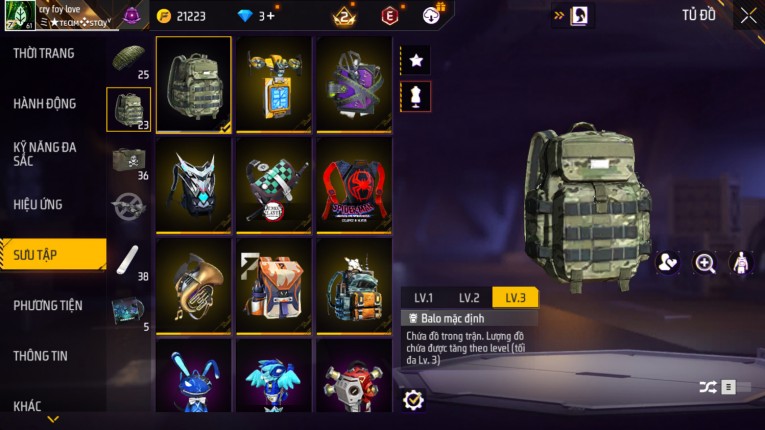Image resolution: width=765 pixels, height=430 pixels.
Task: Add diamonds using the plus button
Action: coord(269,16)
